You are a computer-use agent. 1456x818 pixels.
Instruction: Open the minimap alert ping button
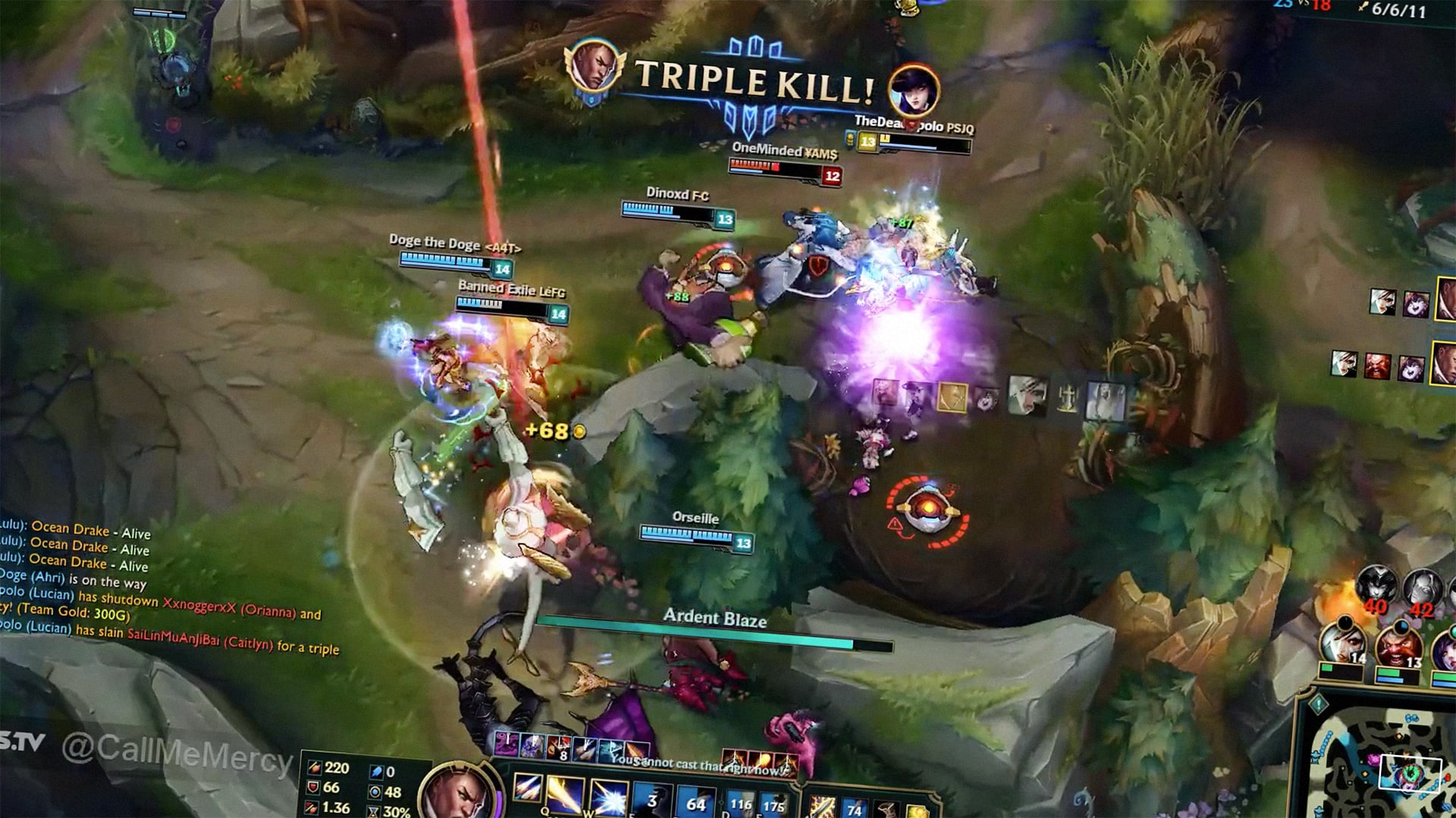tap(1318, 705)
